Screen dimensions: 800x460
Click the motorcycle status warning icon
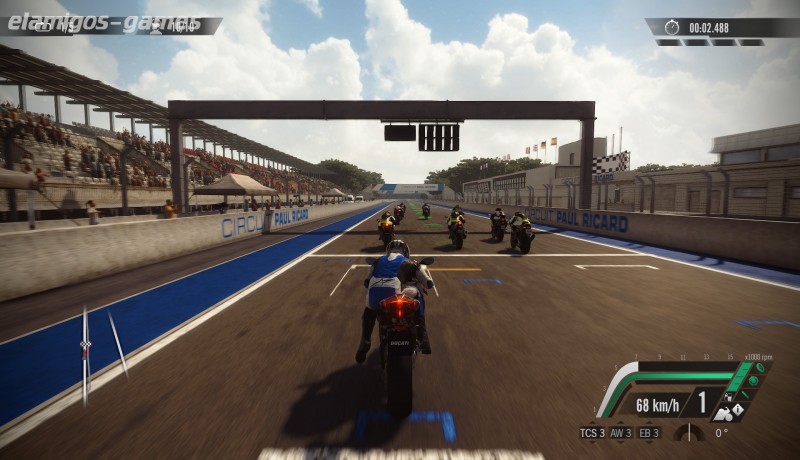(x=738, y=409)
